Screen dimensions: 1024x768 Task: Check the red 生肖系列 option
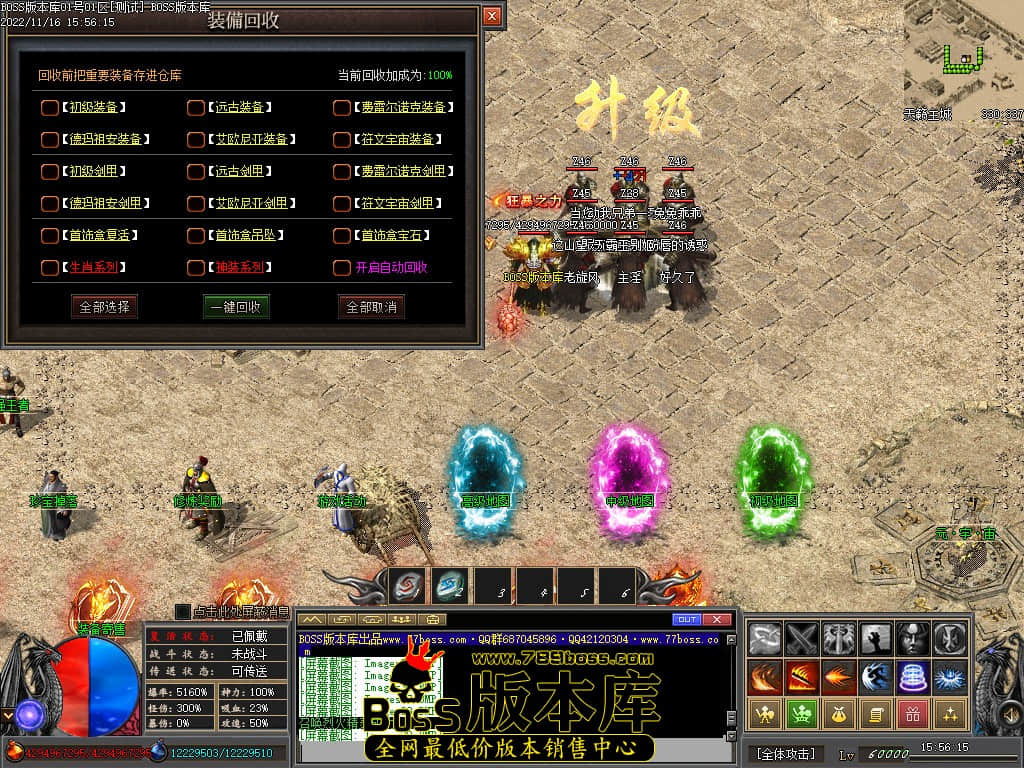49,267
